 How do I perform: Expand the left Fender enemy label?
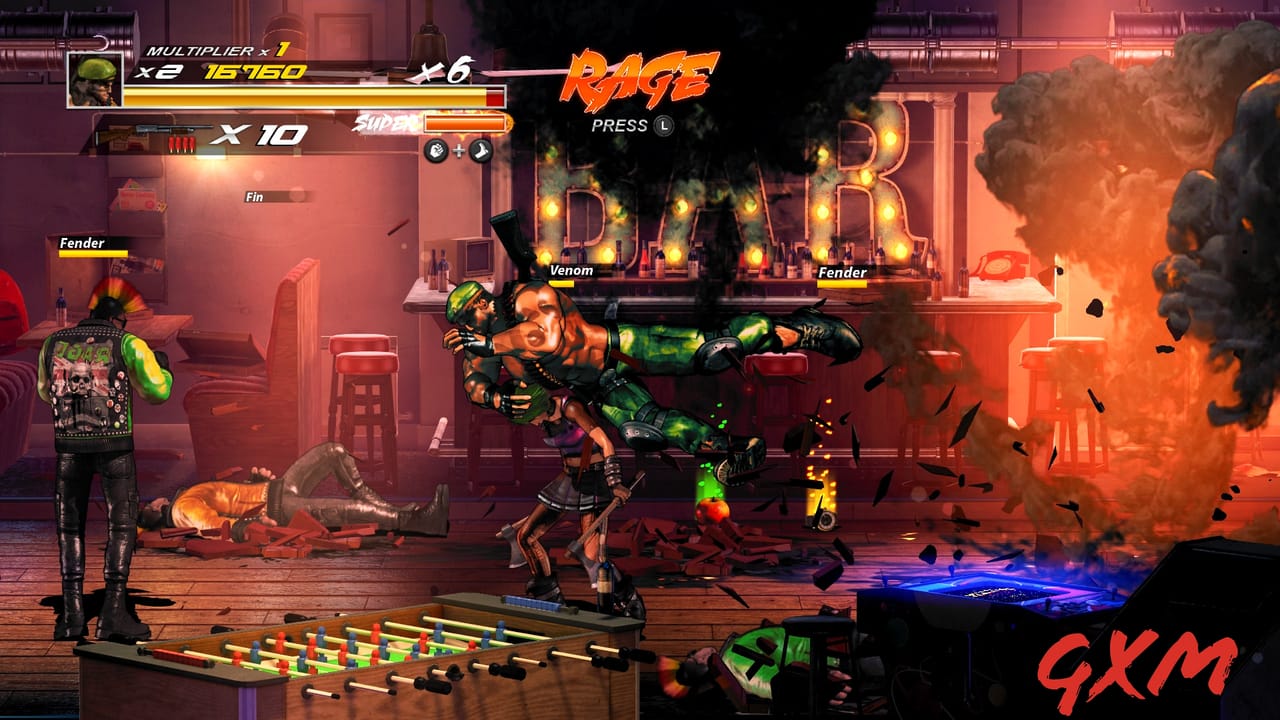tap(83, 243)
